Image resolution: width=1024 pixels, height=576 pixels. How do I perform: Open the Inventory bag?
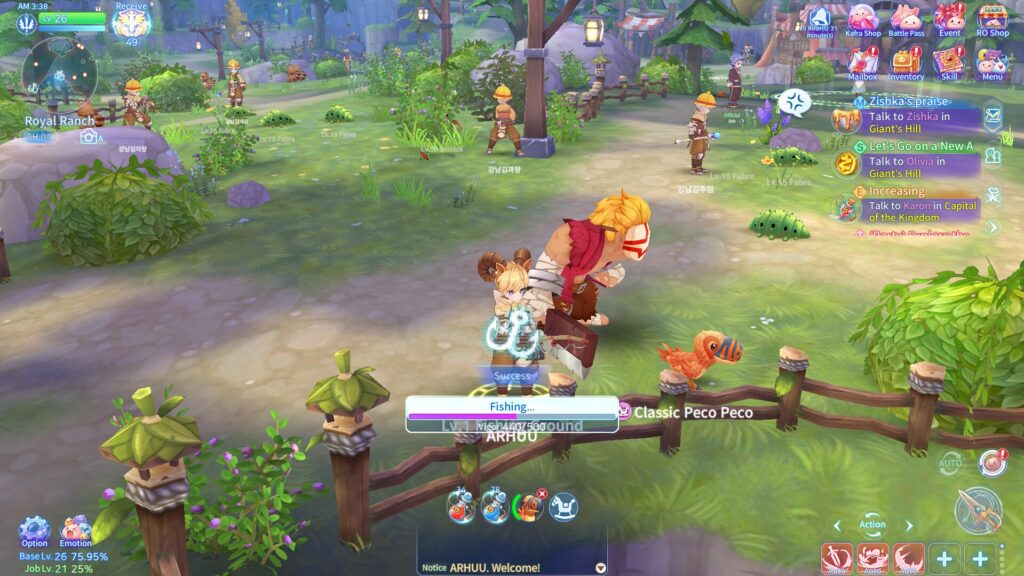point(907,63)
